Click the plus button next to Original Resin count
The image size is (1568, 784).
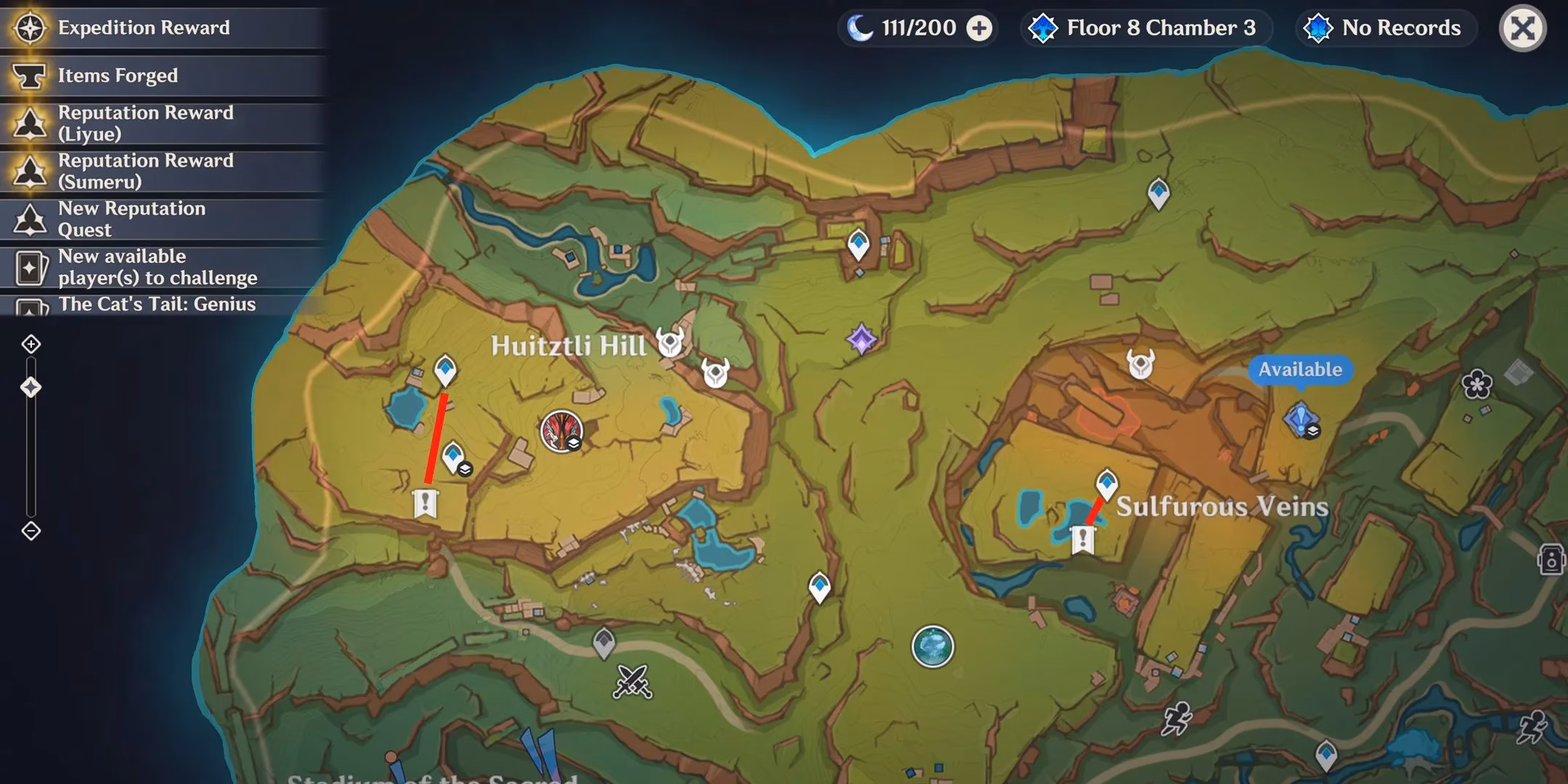coord(980,28)
